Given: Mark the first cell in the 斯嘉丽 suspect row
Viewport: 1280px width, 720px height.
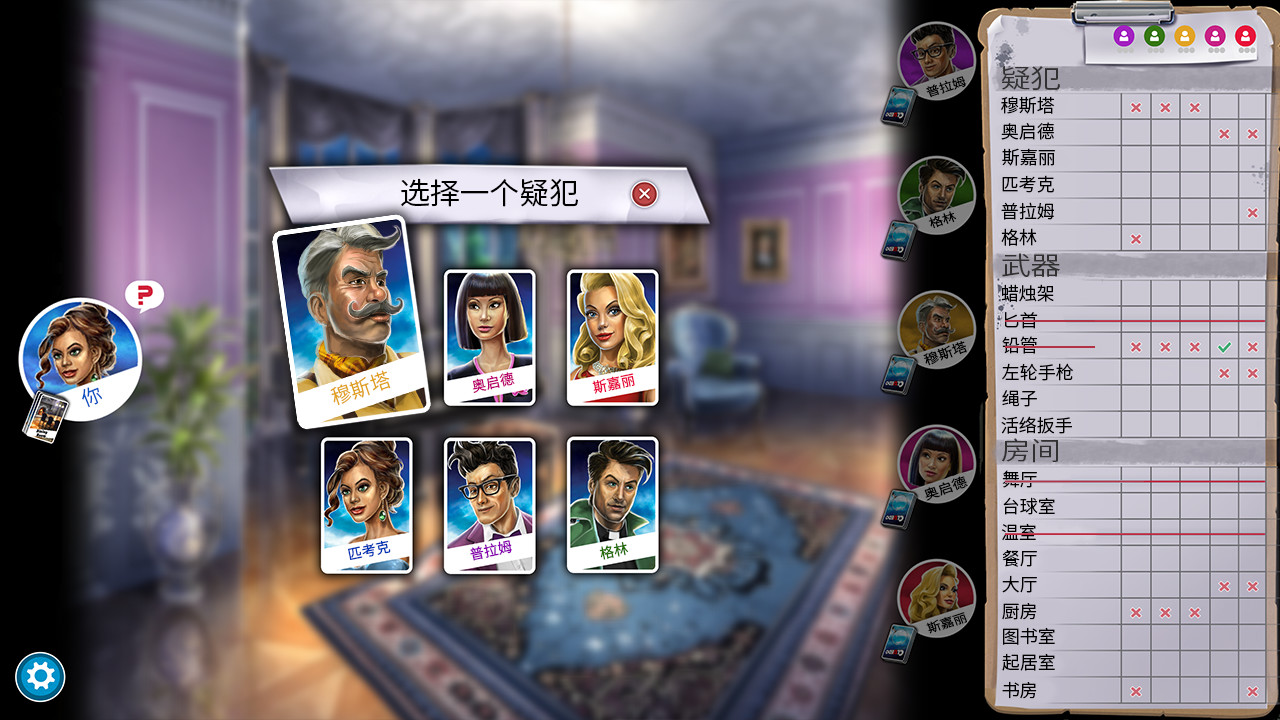Looking at the screenshot, I should 1134,158.
